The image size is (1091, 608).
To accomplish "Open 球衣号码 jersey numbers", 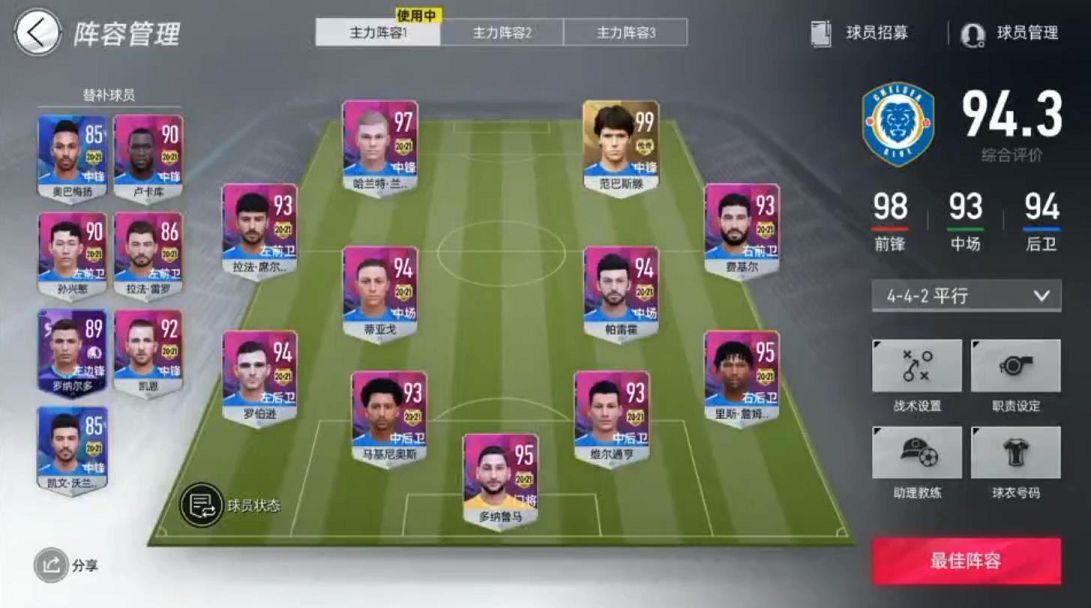I will [x=1015, y=463].
